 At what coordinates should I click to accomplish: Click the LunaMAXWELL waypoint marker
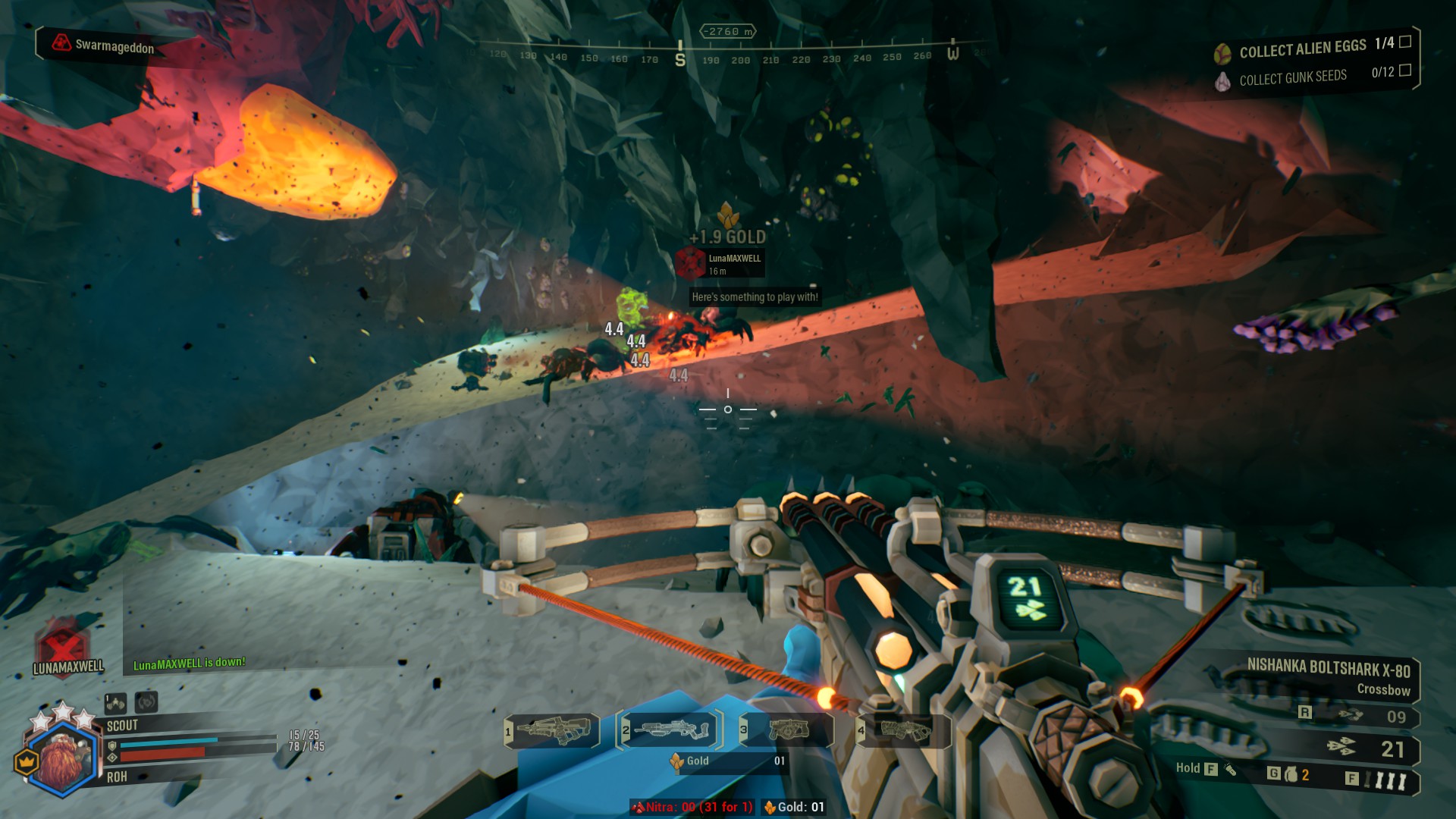pyautogui.click(x=691, y=262)
